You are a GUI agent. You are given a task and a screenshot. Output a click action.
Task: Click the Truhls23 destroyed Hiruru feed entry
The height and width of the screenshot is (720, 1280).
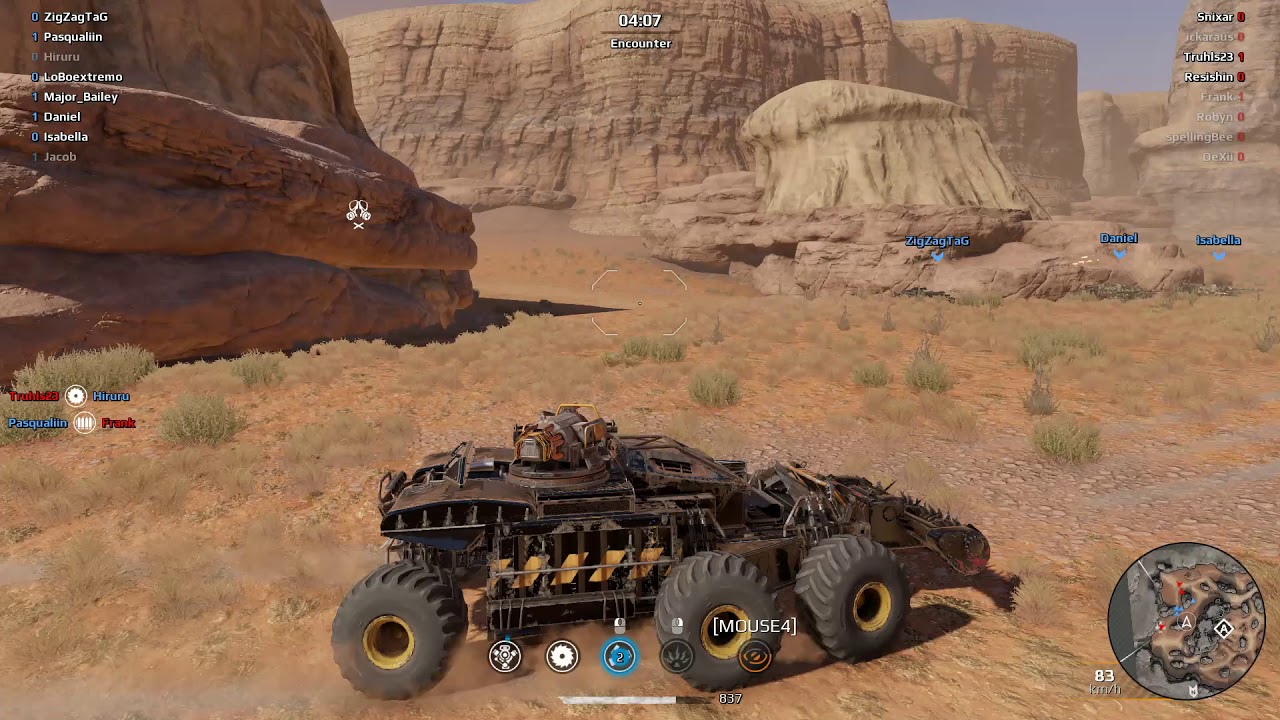pos(70,396)
